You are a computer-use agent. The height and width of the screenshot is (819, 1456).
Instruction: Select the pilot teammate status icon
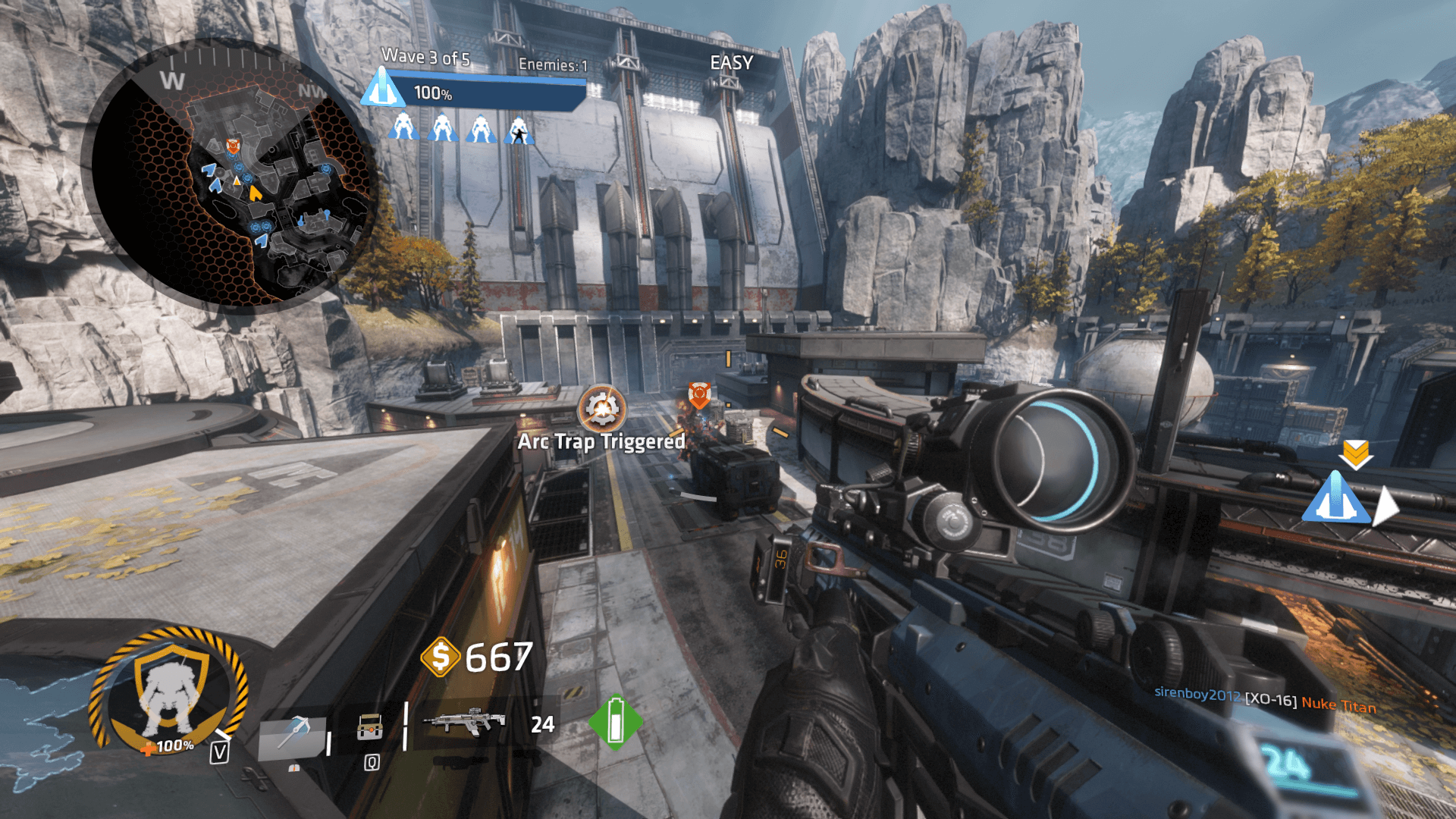coord(519,130)
